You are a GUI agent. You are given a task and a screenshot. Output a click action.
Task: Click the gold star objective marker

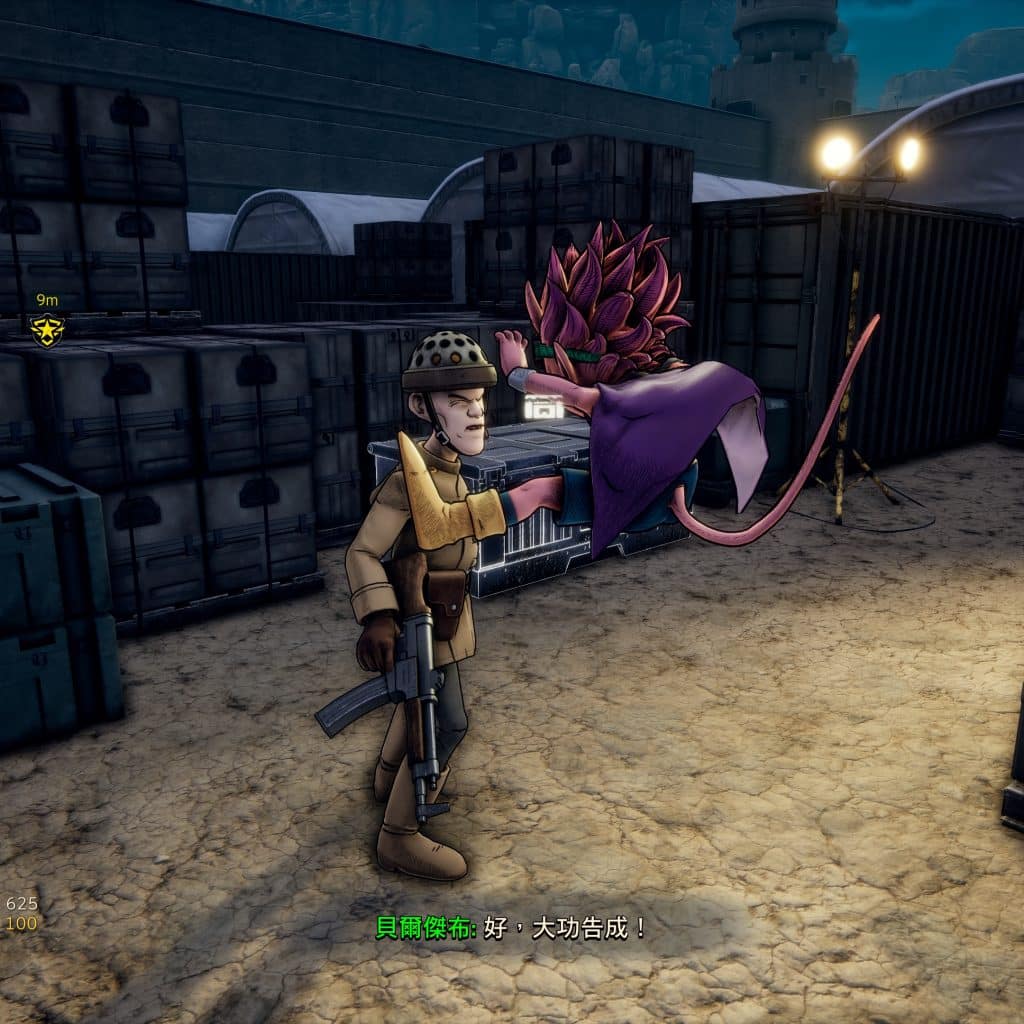46,328
